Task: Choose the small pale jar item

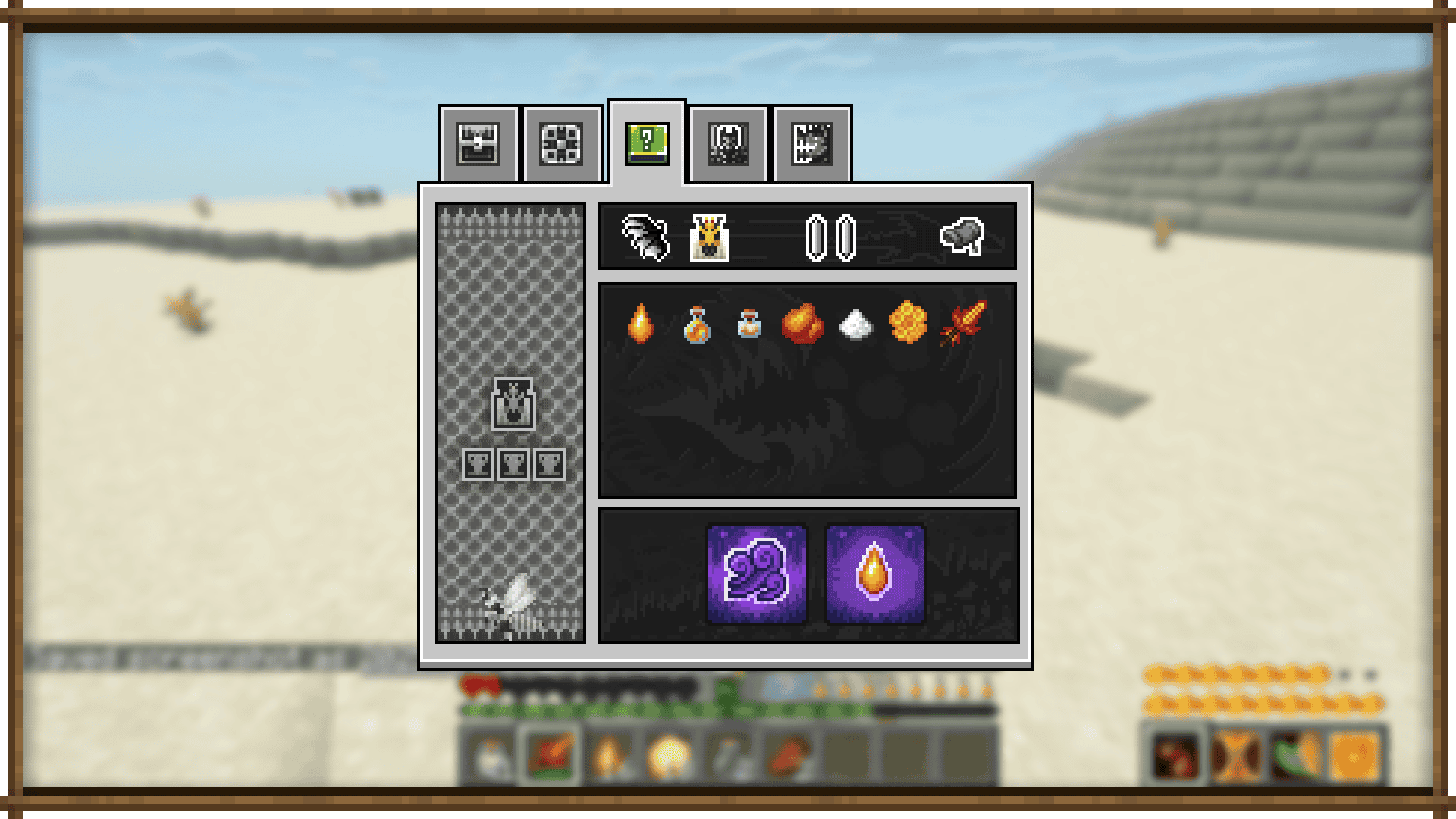Action: 749,324
